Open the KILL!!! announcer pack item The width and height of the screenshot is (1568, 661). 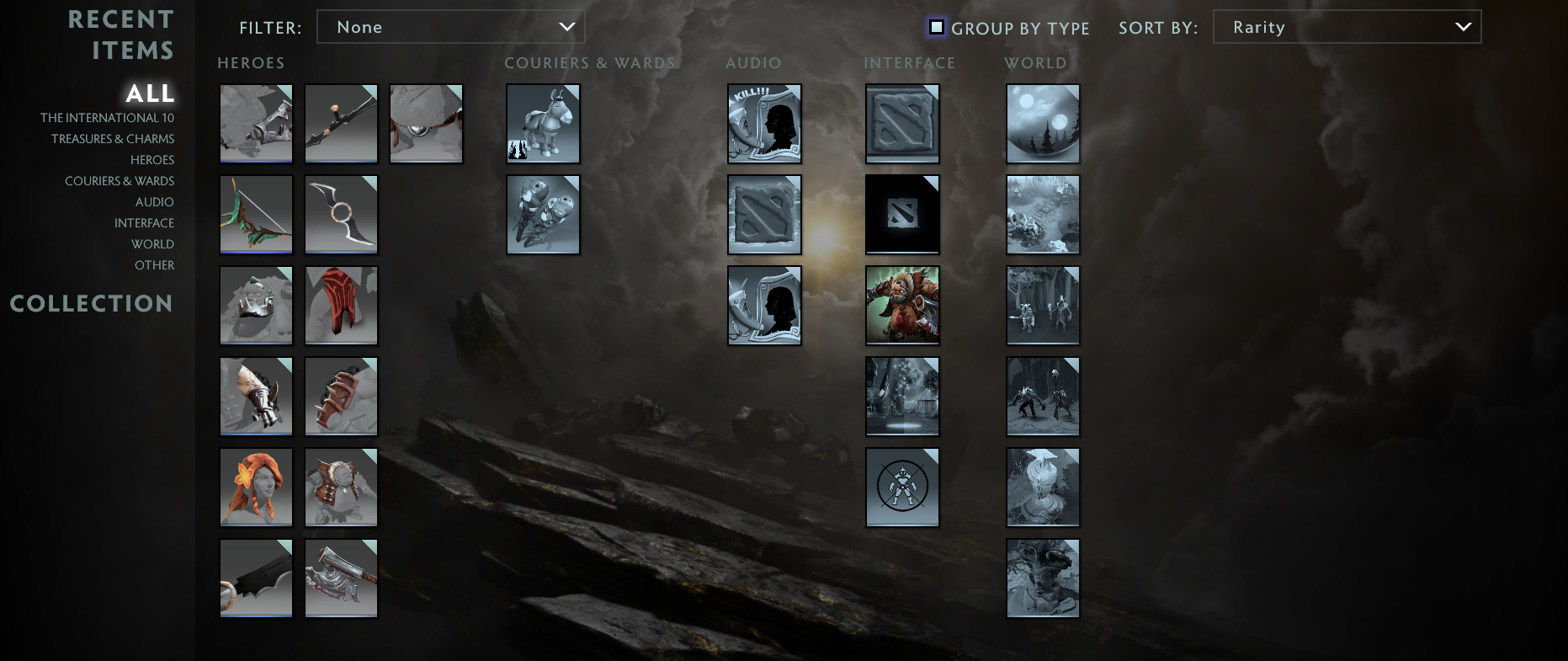point(763,123)
